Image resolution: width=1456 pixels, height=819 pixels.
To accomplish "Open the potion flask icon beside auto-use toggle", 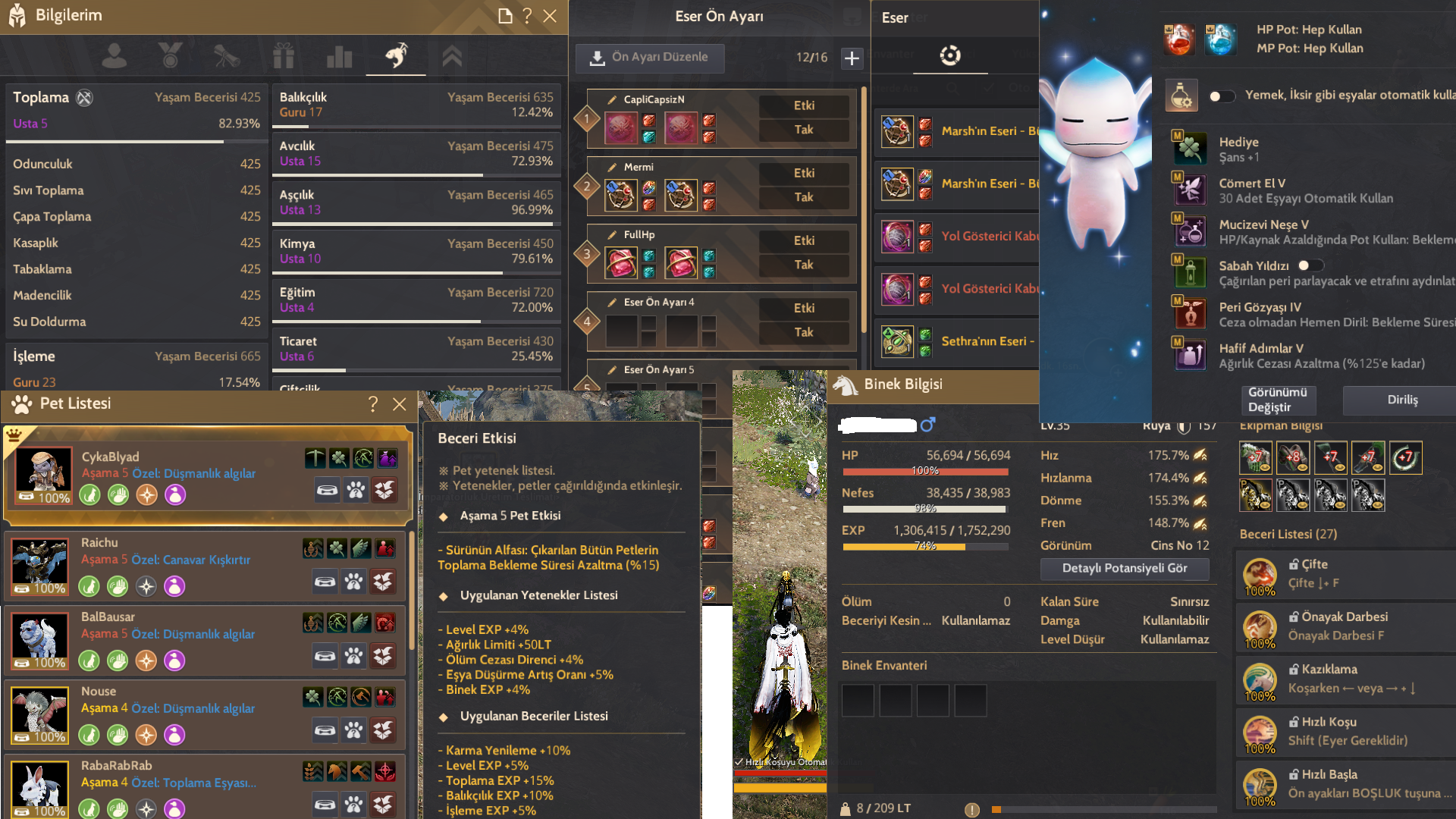I will [x=1181, y=96].
